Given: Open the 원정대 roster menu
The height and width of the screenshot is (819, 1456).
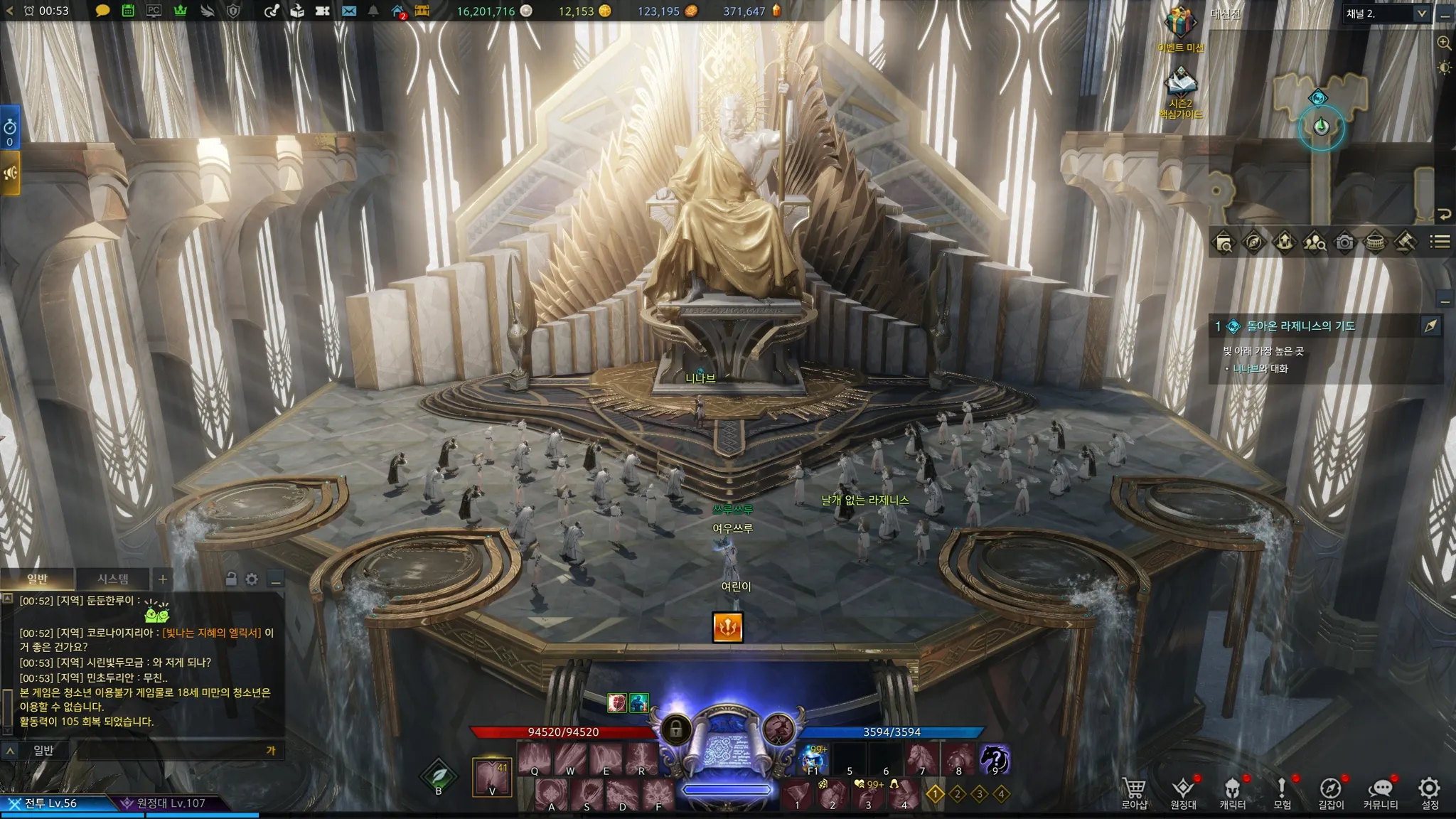Looking at the screenshot, I should point(1183,792).
